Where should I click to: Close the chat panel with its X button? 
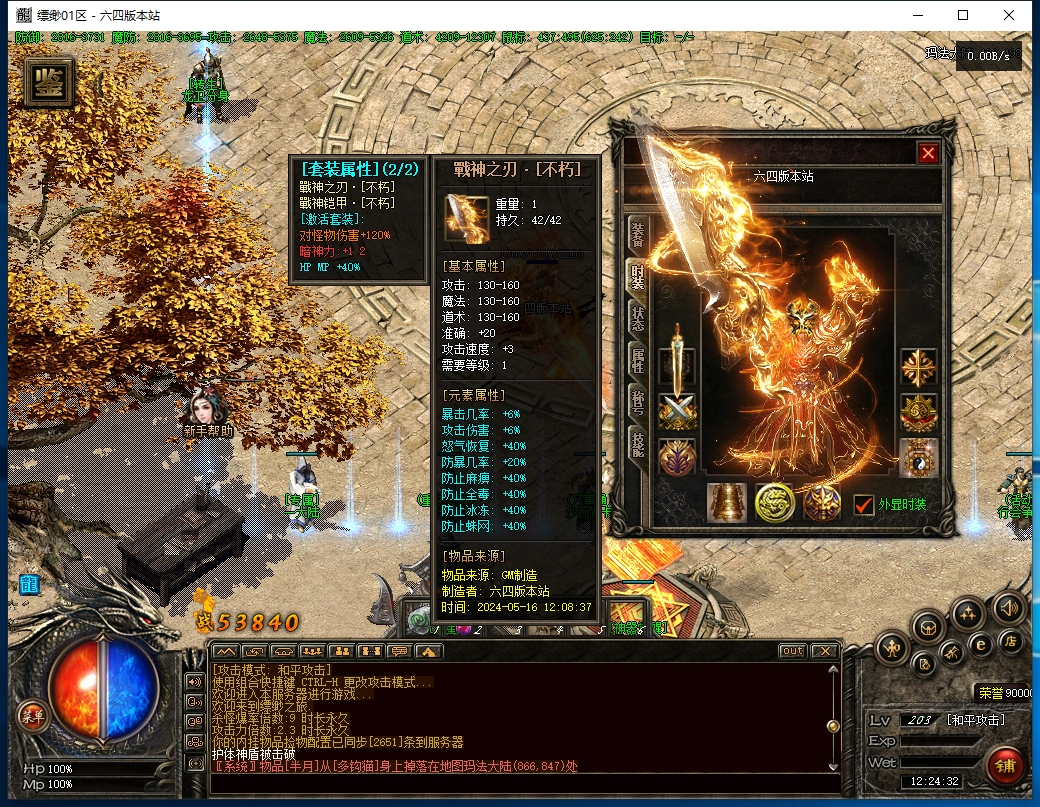[x=824, y=651]
